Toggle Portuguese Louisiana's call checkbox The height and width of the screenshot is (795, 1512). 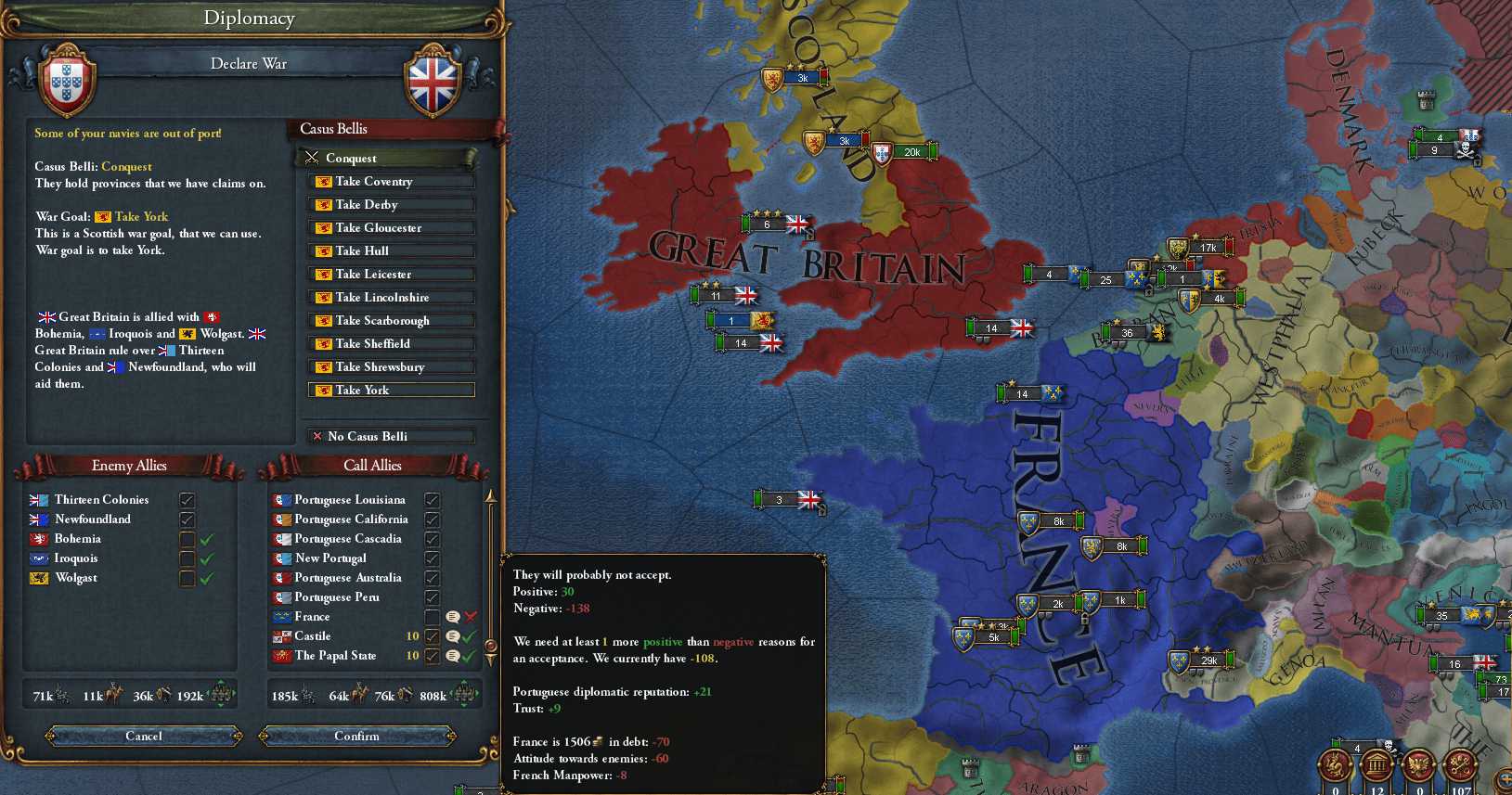(x=432, y=500)
